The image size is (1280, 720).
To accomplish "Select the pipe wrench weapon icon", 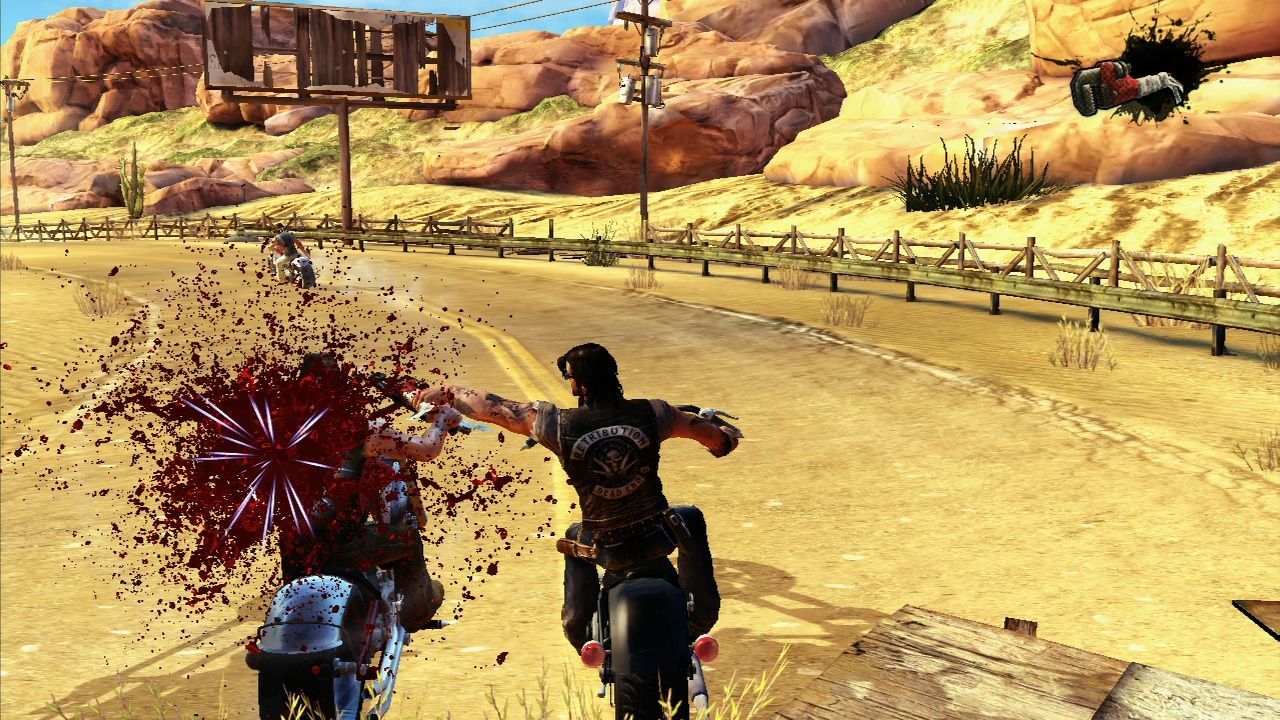I will pyautogui.click(x=1127, y=85).
